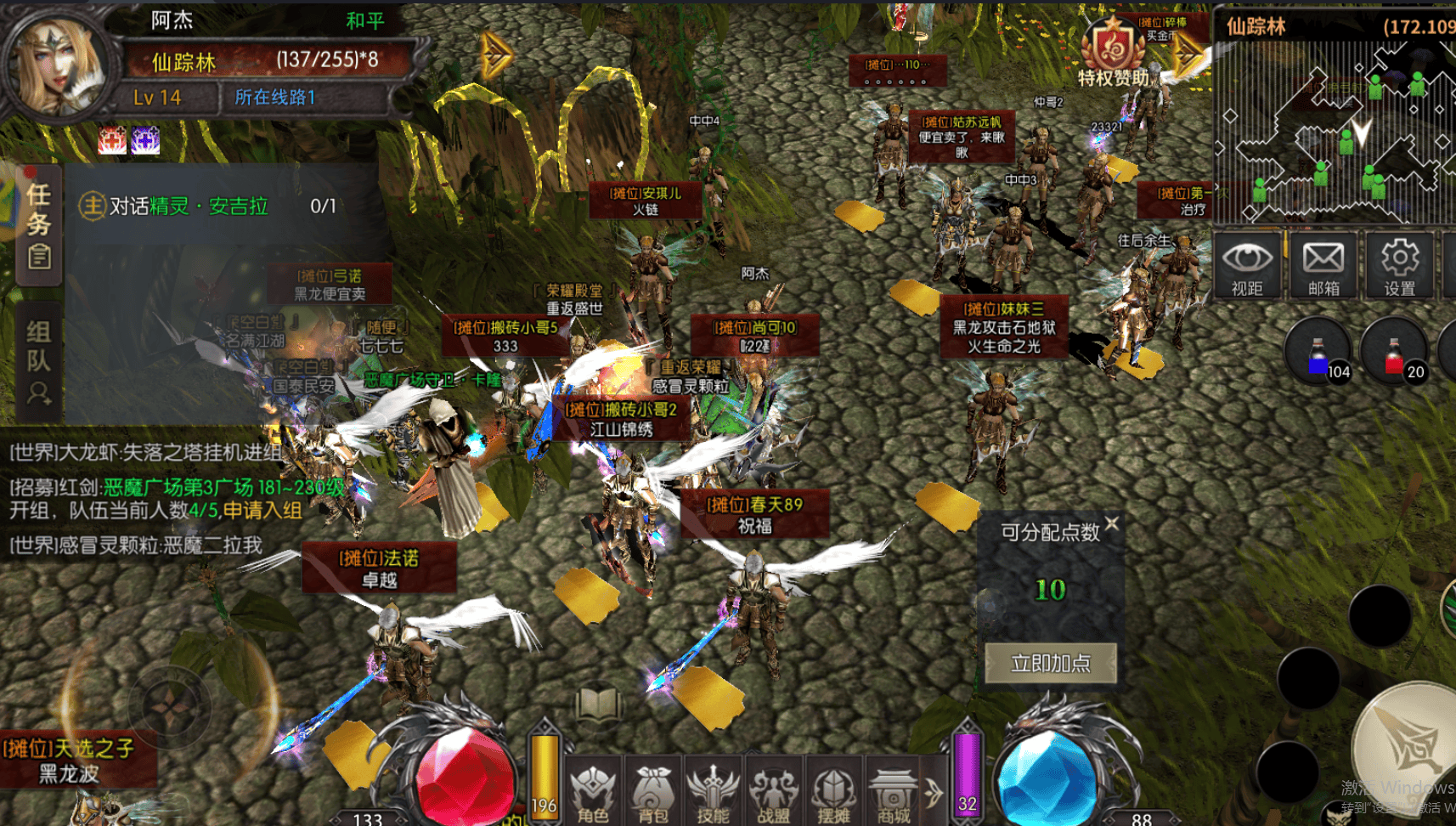Expand the bottom menu bar arrow
1456x826 pixels.
(x=934, y=793)
